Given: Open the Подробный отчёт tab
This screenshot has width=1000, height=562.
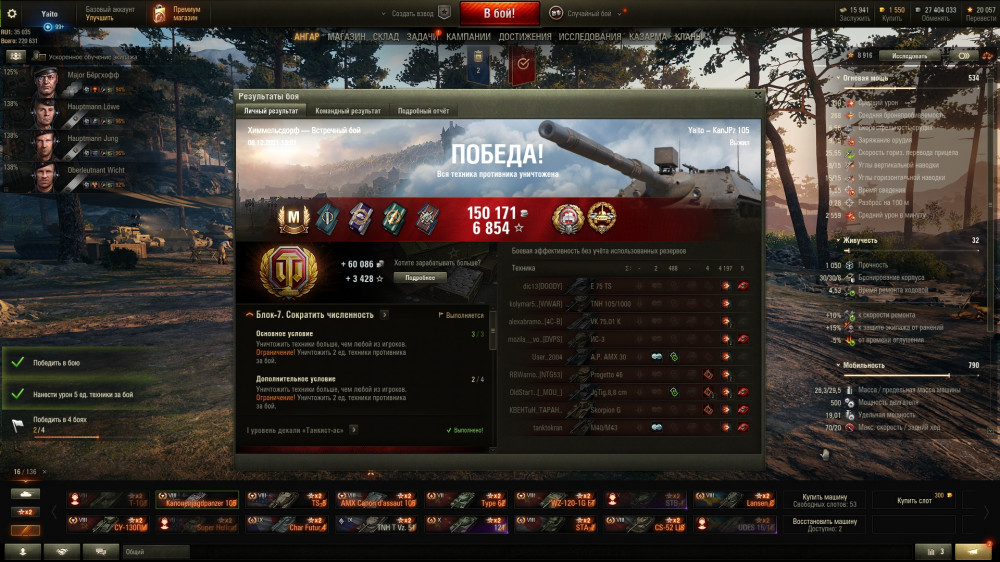Looking at the screenshot, I should 423,110.
